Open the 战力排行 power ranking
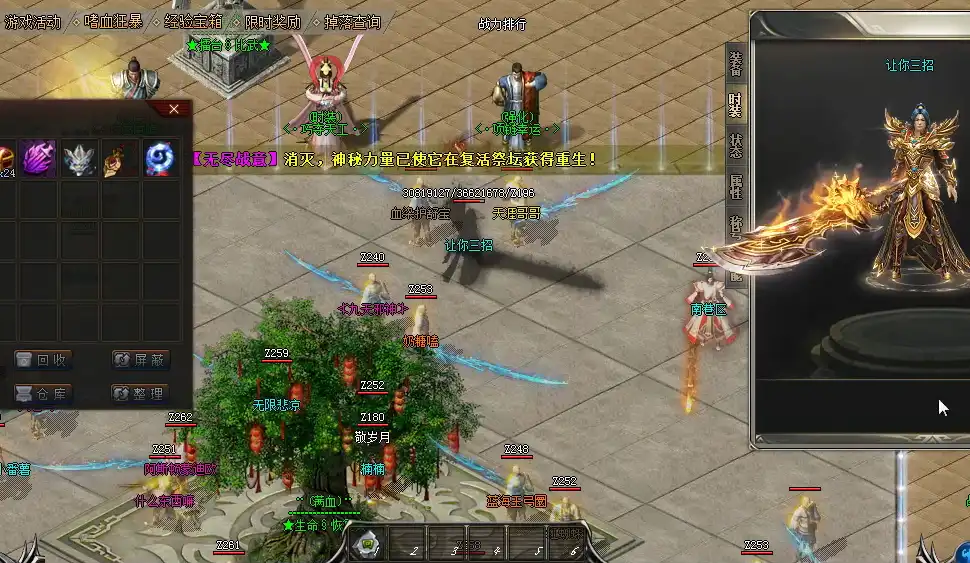 502,24
